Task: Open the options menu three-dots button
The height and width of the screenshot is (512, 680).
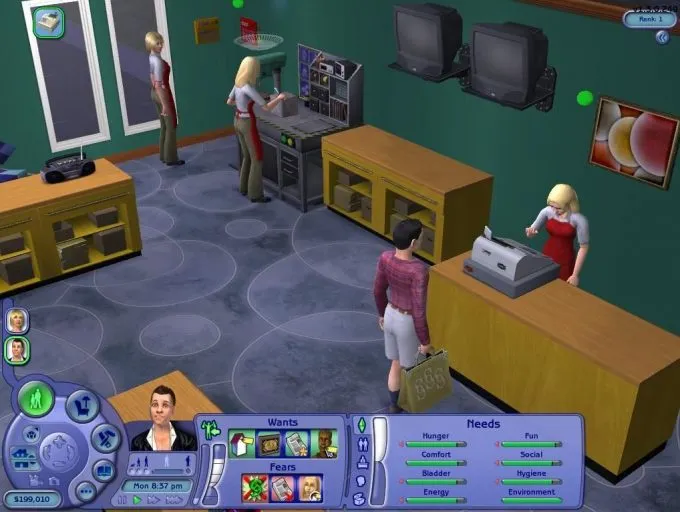Action: (85, 491)
